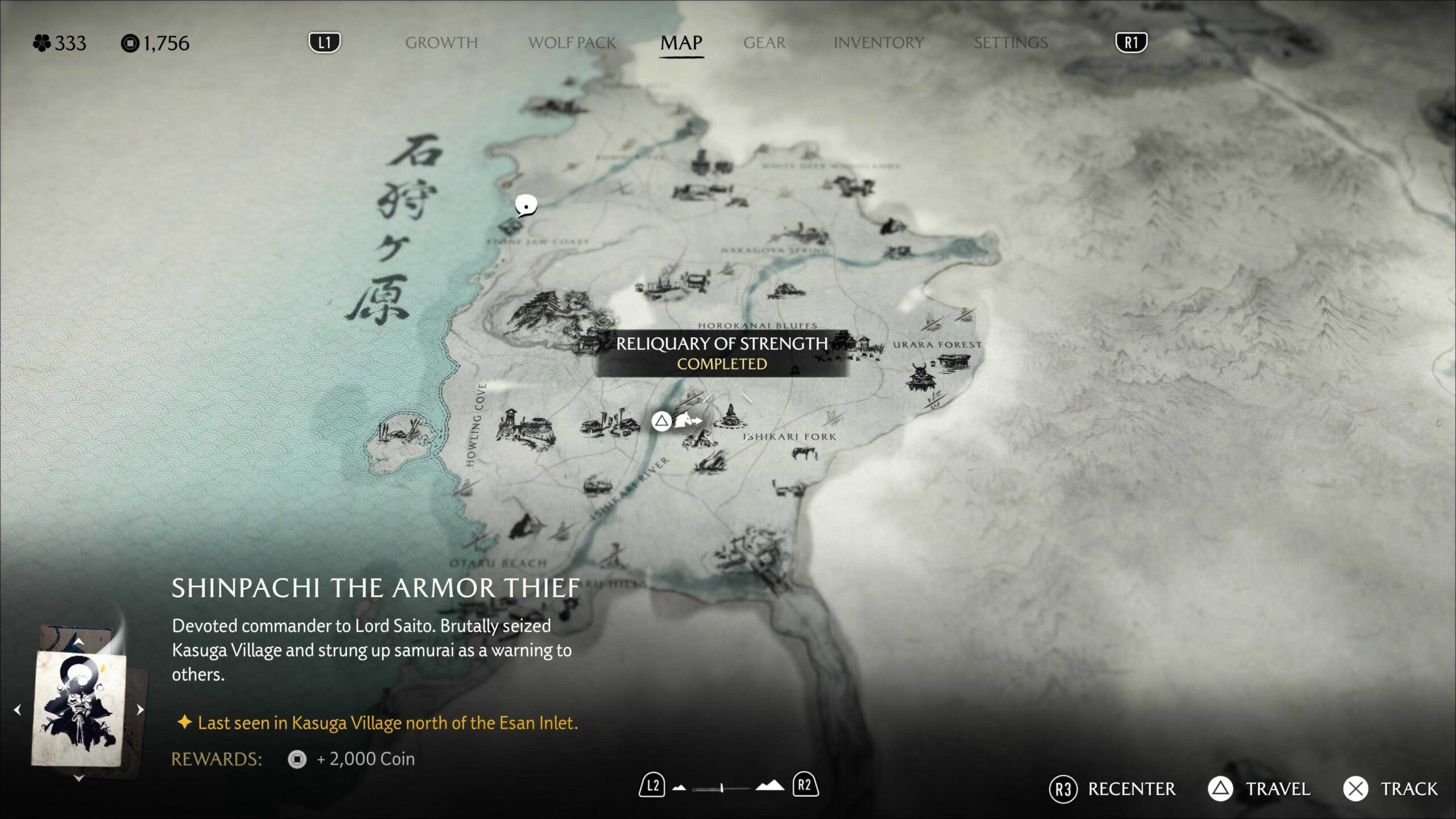Show the next wanted poster with right arrow

140,709
